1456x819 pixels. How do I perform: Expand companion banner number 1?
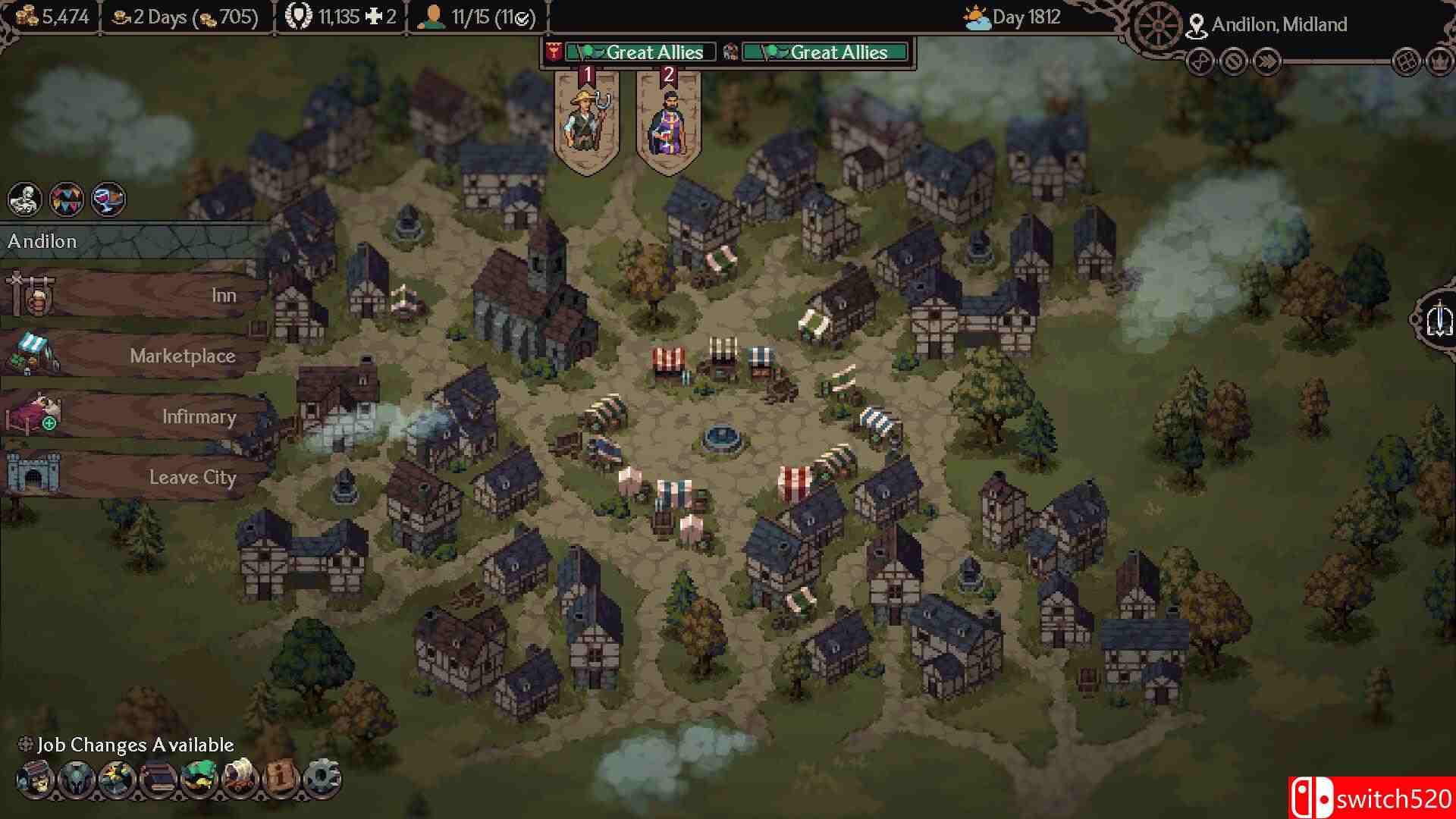coord(584,114)
